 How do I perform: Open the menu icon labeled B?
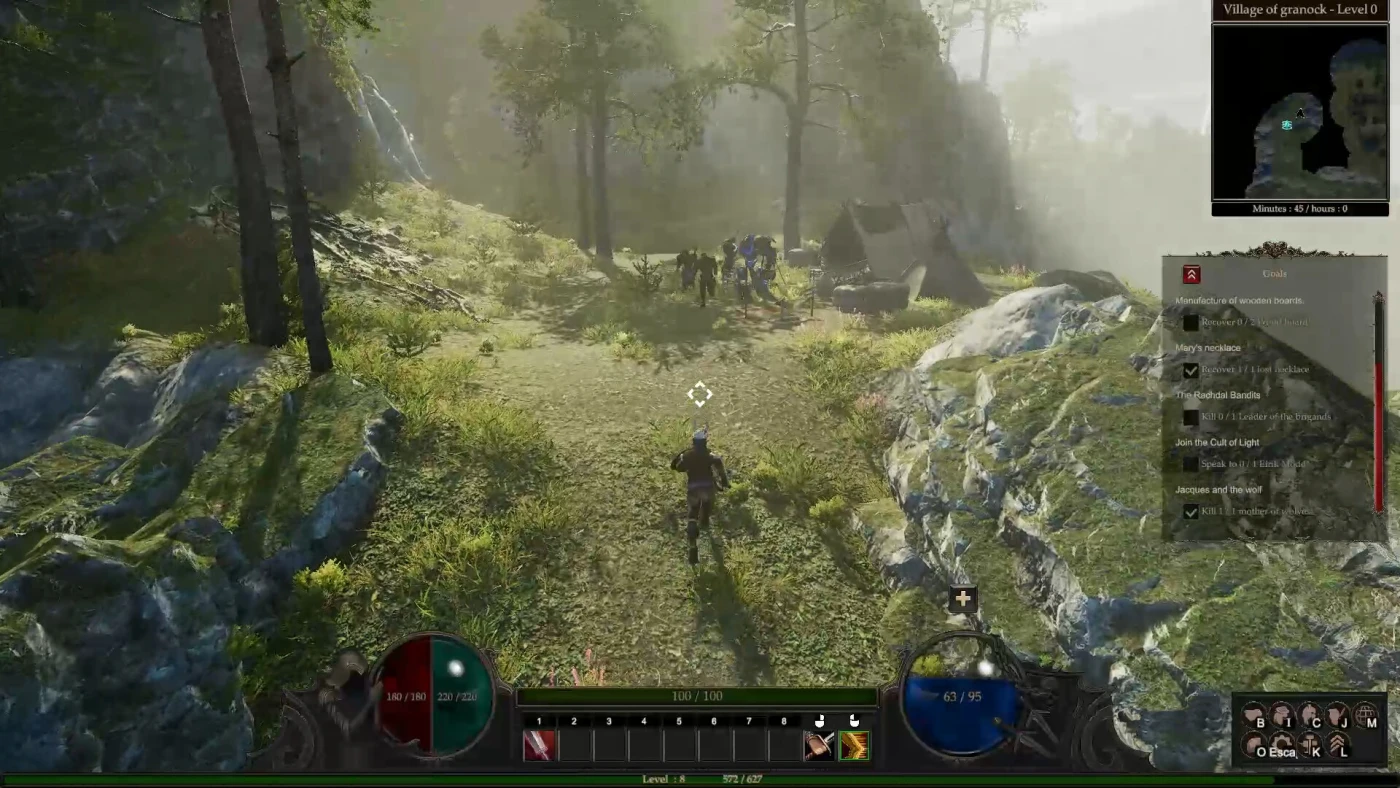pos(1254,716)
